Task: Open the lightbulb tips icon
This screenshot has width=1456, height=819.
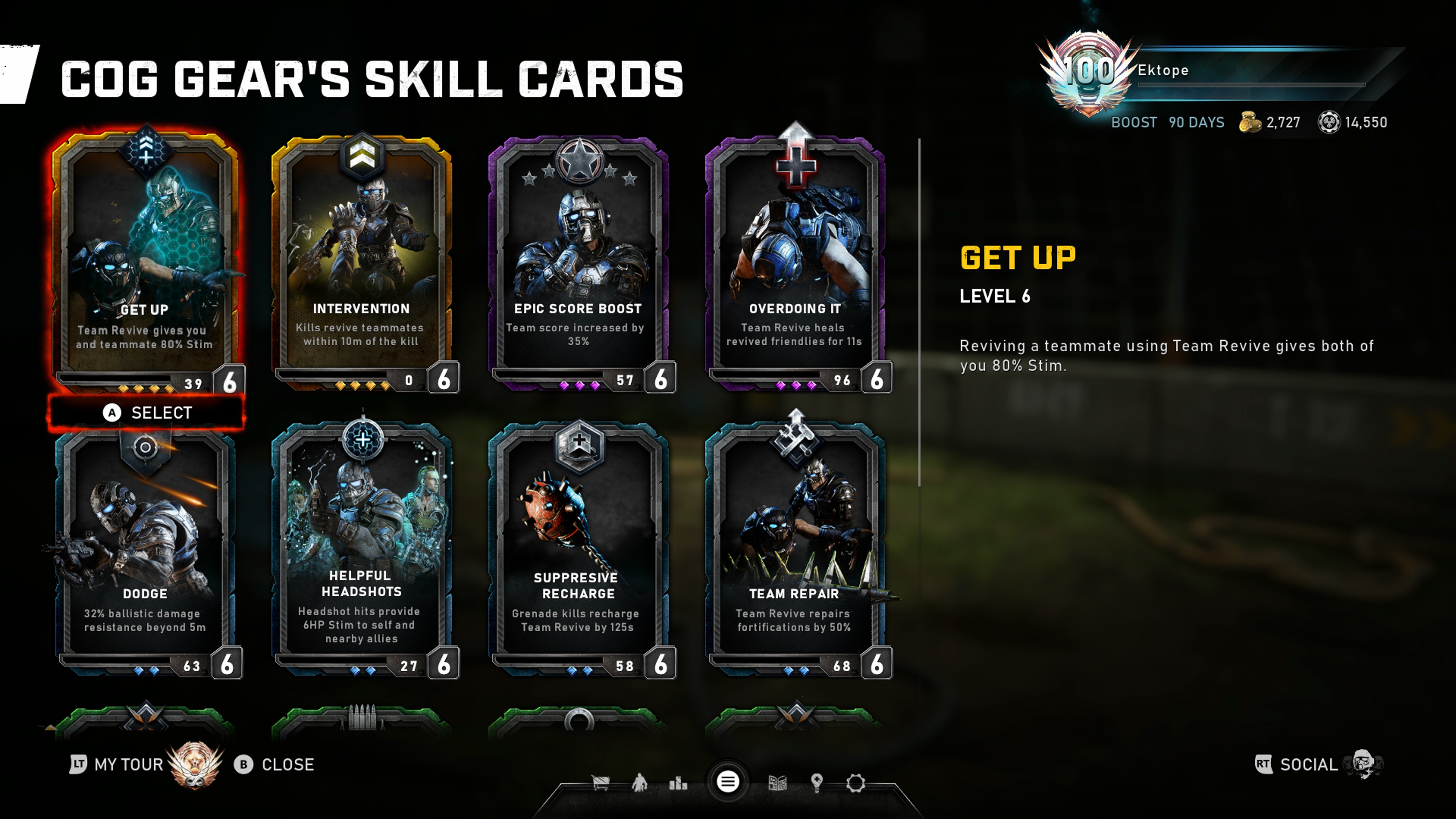Action: (816, 783)
